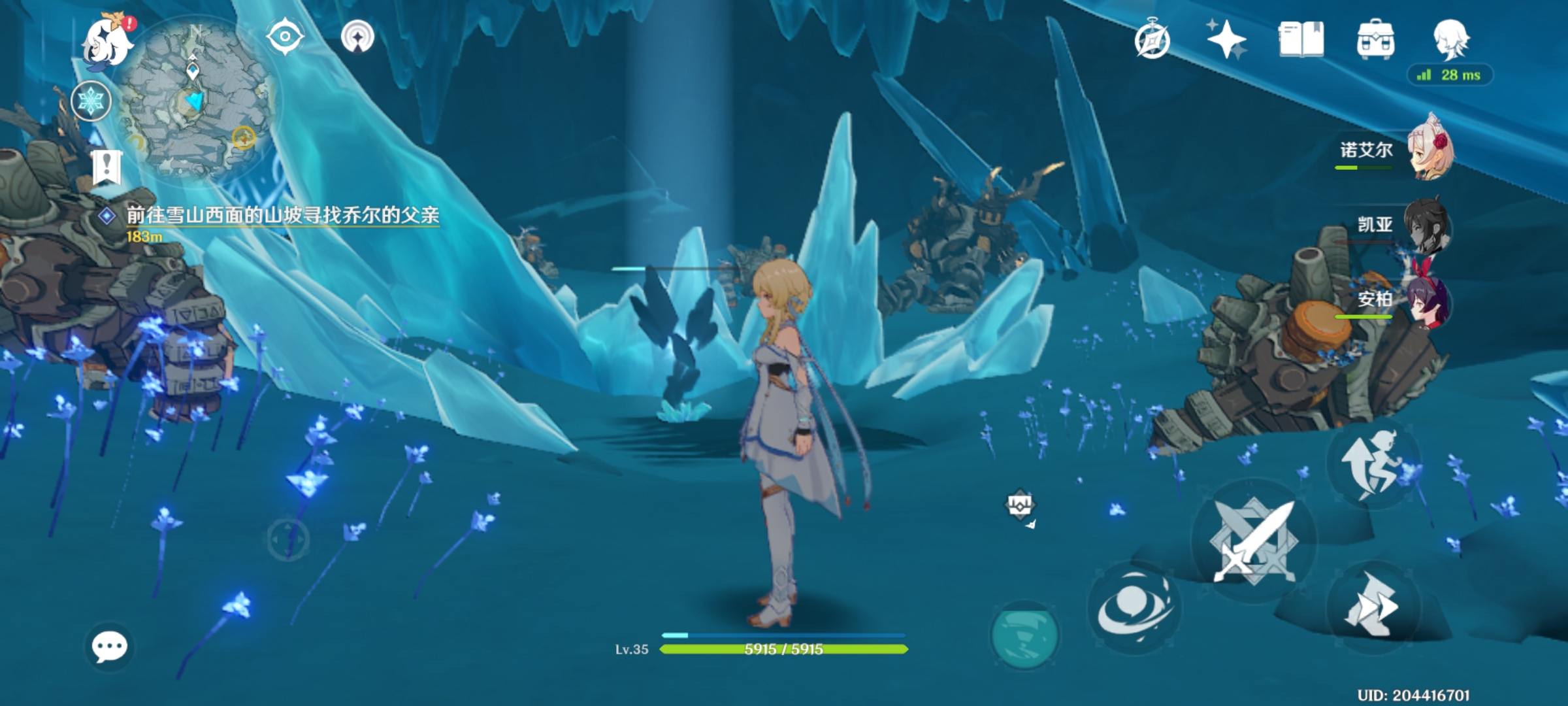Open the inventory backpack
The image size is (1568, 706).
pyautogui.click(x=1375, y=41)
